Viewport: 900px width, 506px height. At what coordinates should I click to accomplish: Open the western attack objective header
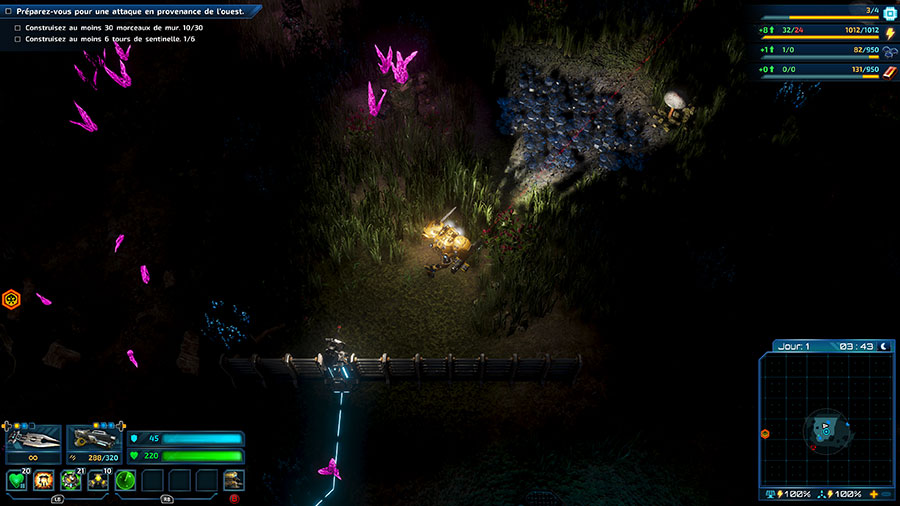(x=130, y=11)
